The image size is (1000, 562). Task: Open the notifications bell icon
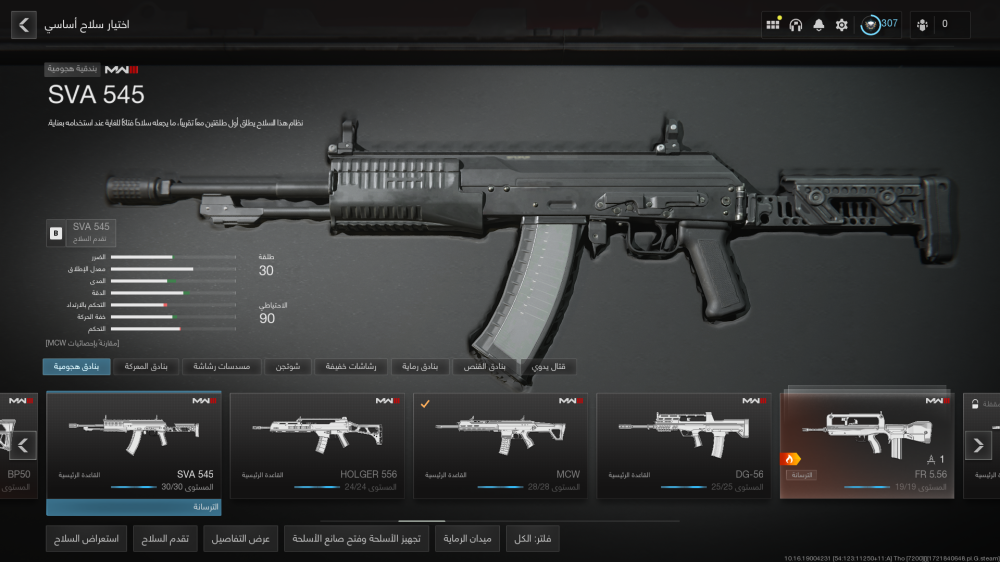819,24
